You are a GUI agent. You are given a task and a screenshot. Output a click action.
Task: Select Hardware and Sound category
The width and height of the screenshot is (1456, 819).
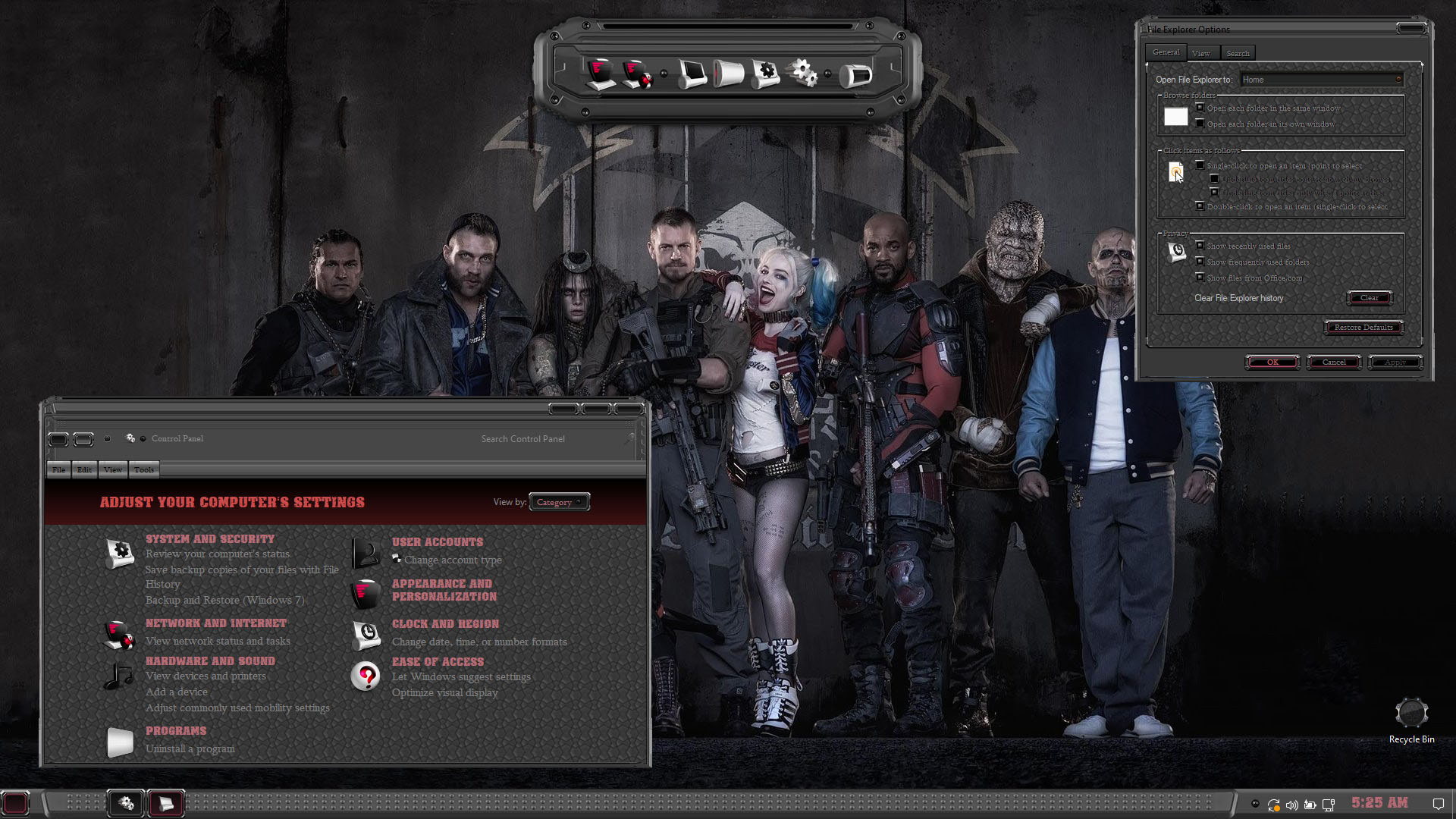210,661
